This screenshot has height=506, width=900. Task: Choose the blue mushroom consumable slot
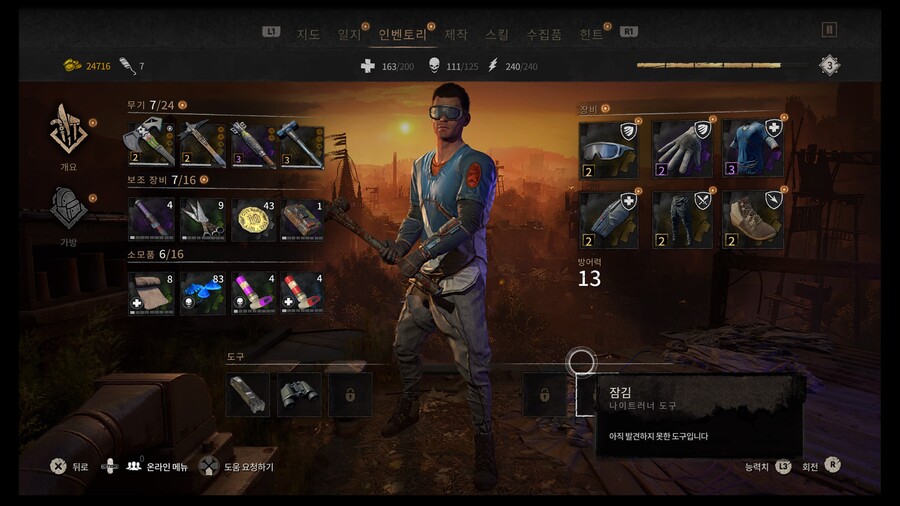[x=202, y=292]
